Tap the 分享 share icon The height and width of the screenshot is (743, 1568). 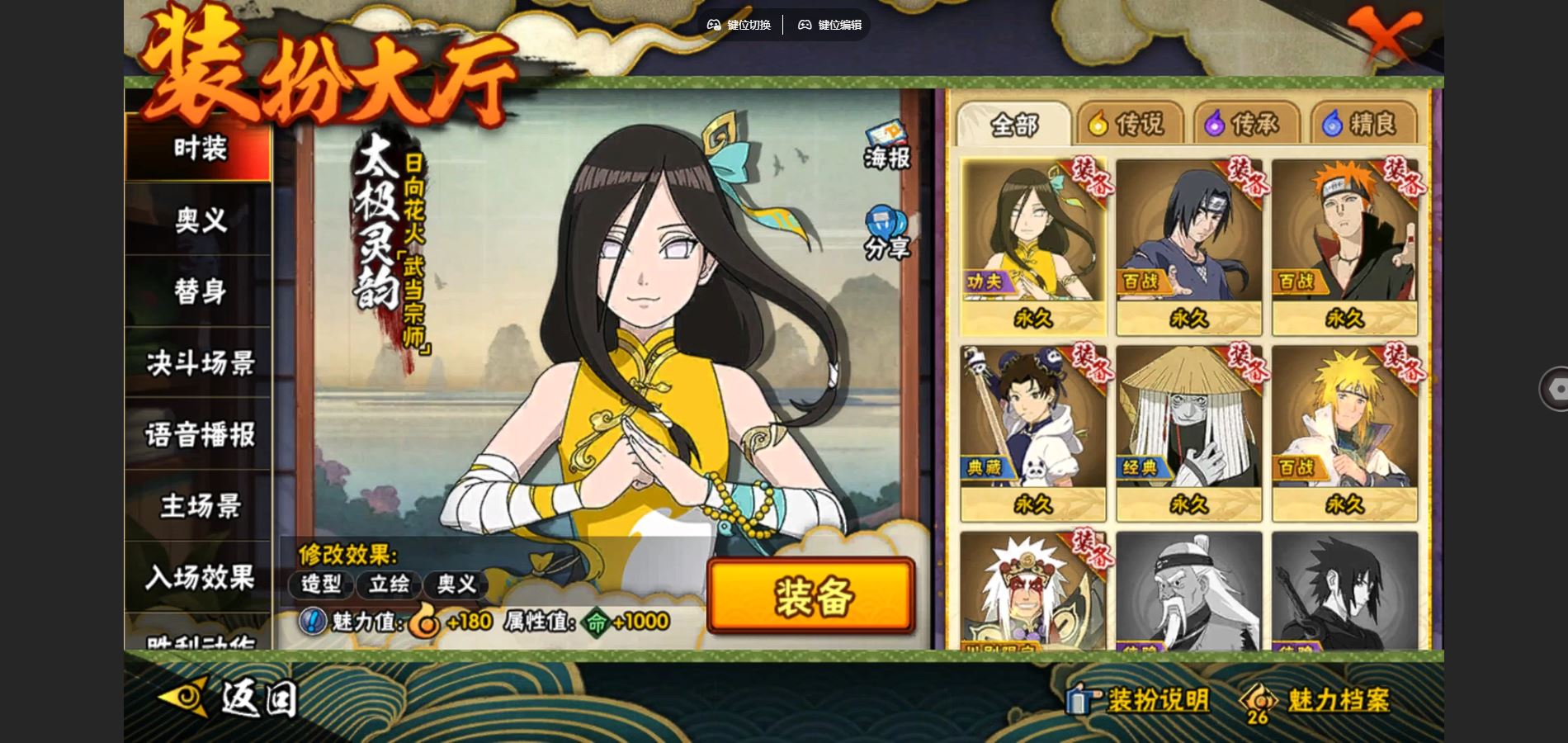[886, 234]
